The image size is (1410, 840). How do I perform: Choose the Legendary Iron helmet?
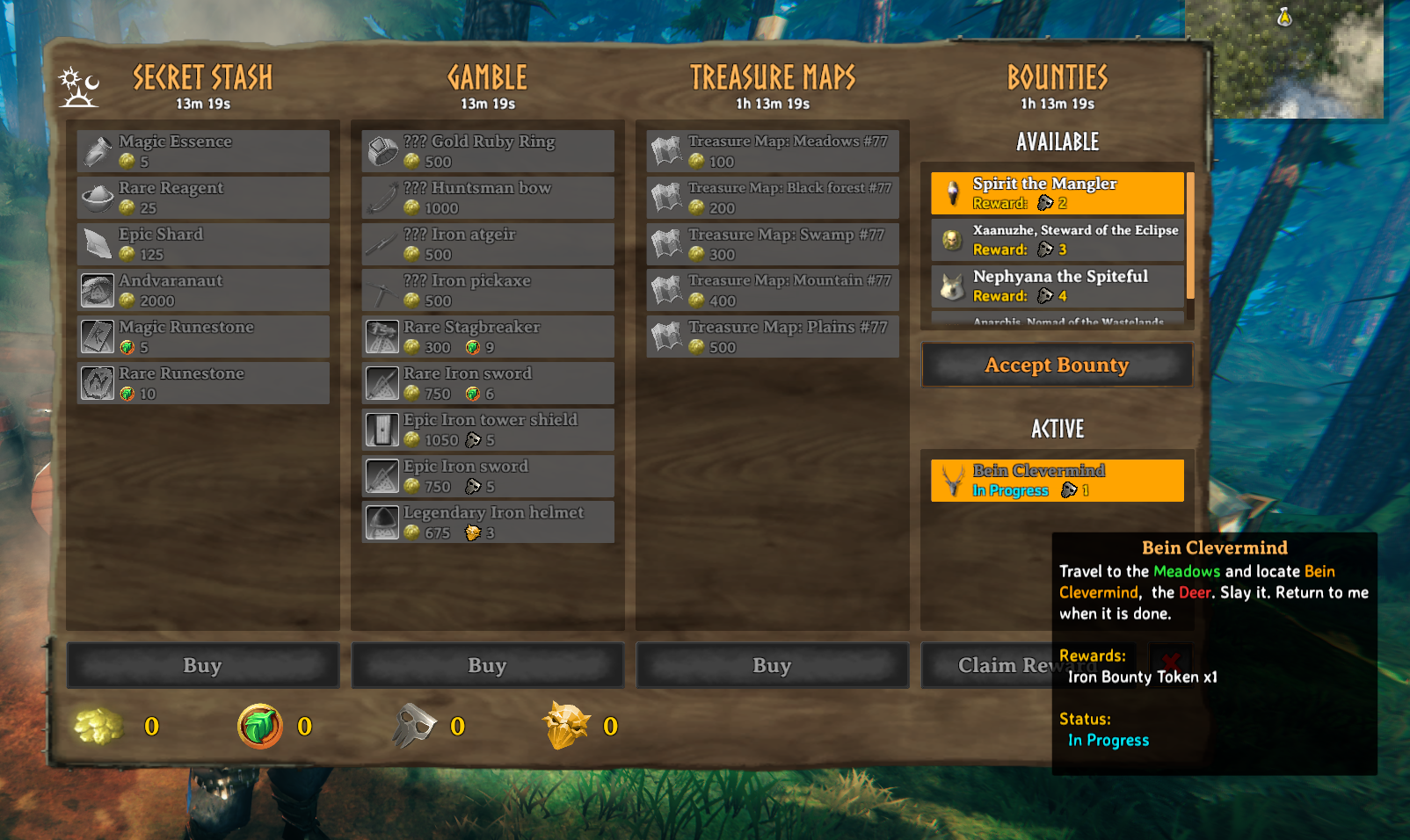click(x=488, y=522)
